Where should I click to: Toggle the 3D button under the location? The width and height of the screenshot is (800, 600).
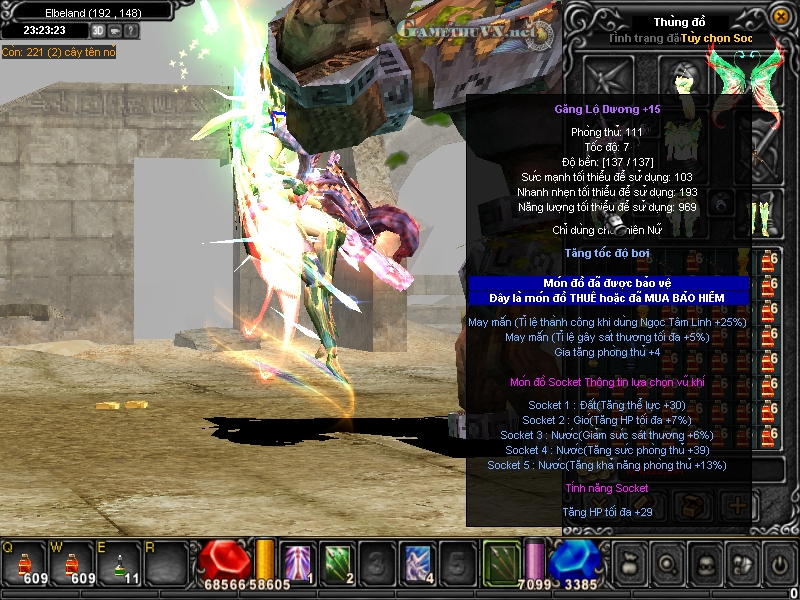[99, 31]
